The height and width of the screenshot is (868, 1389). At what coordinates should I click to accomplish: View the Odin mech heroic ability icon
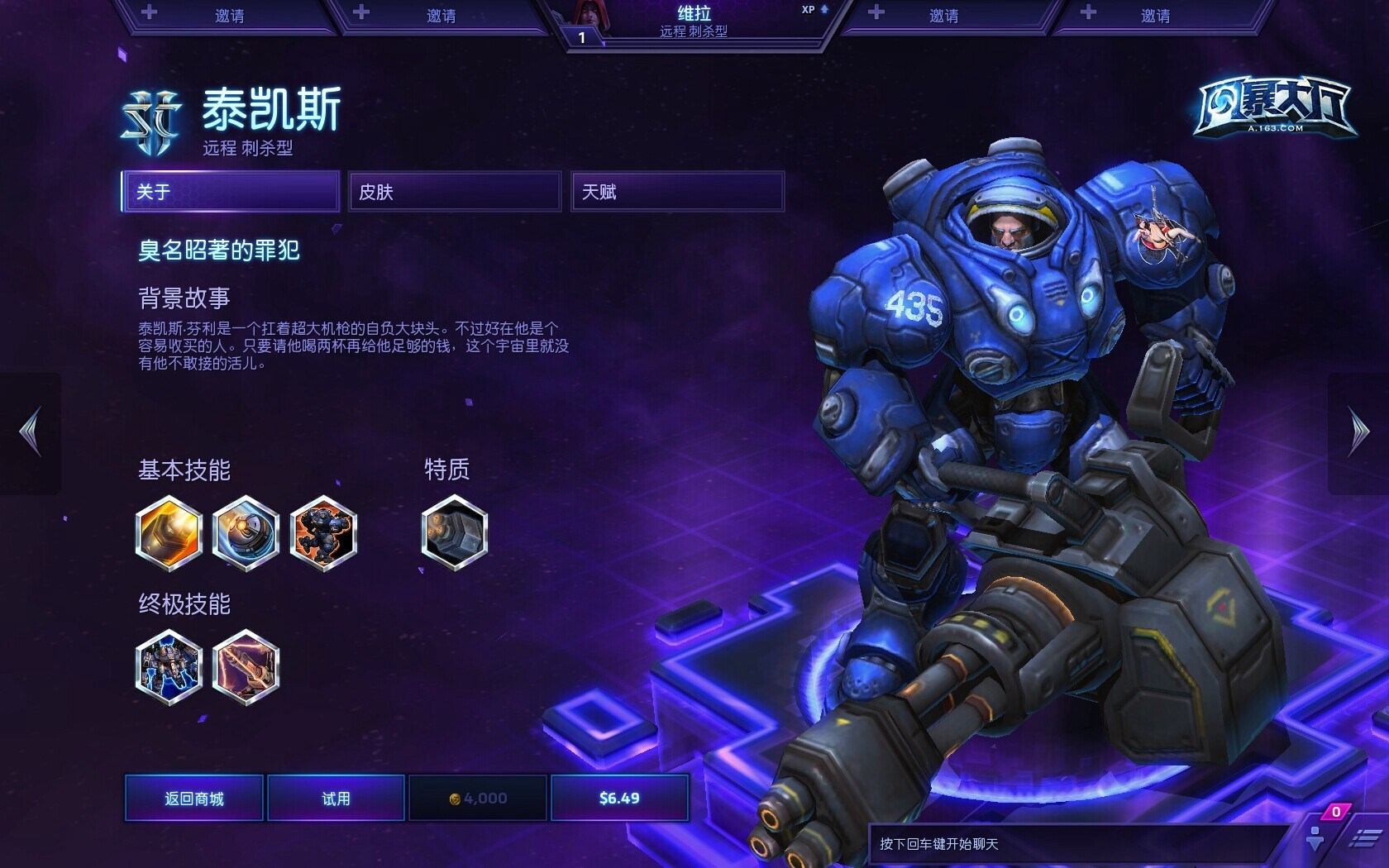coord(169,667)
